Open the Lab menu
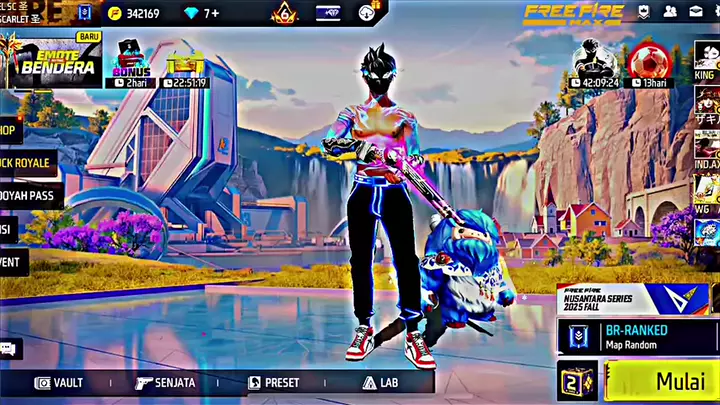Viewport: 720px width, 405px height. [x=381, y=382]
